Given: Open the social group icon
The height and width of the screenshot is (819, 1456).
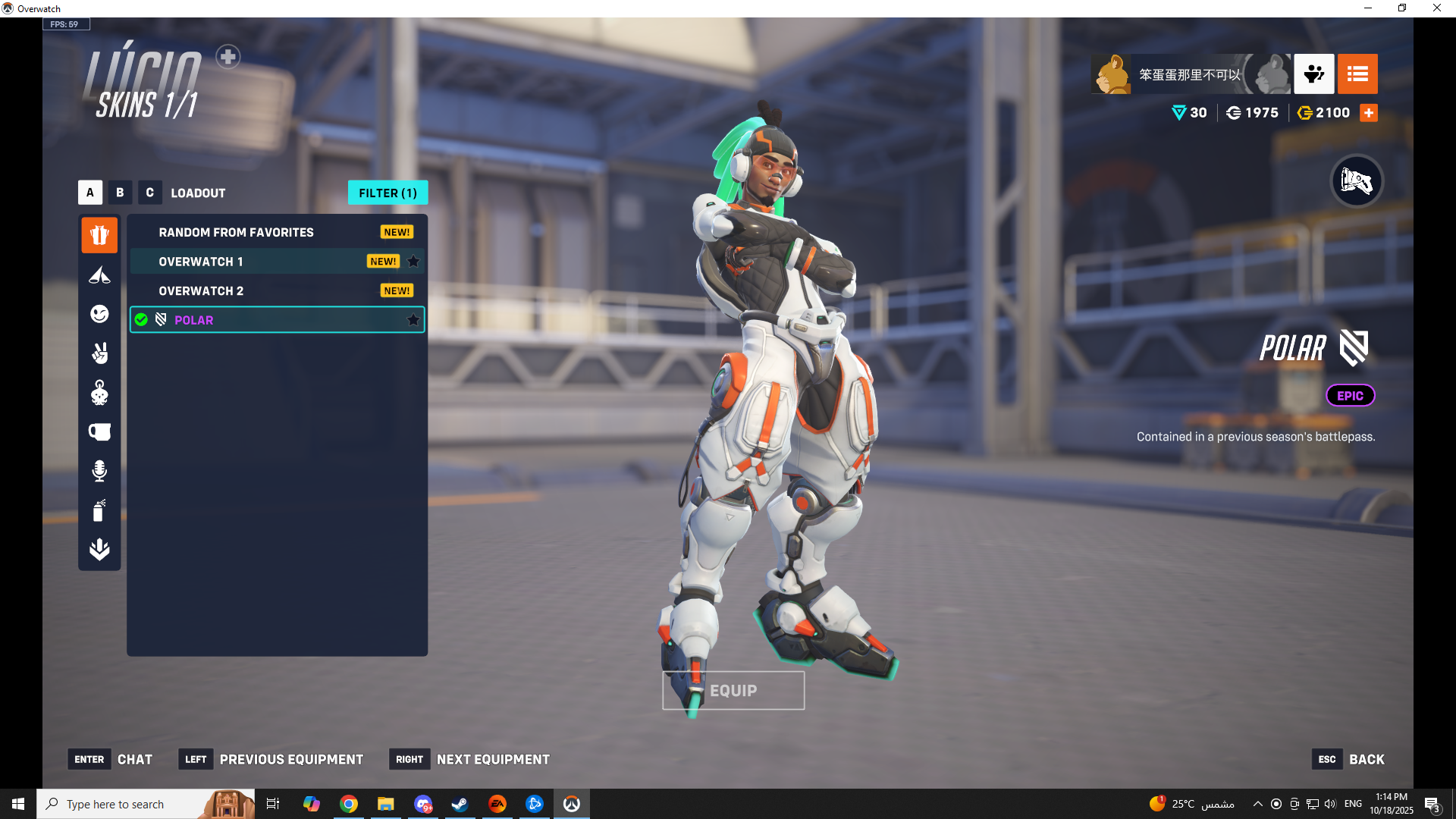Looking at the screenshot, I should pyautogui.click(x=1313, y=74).
